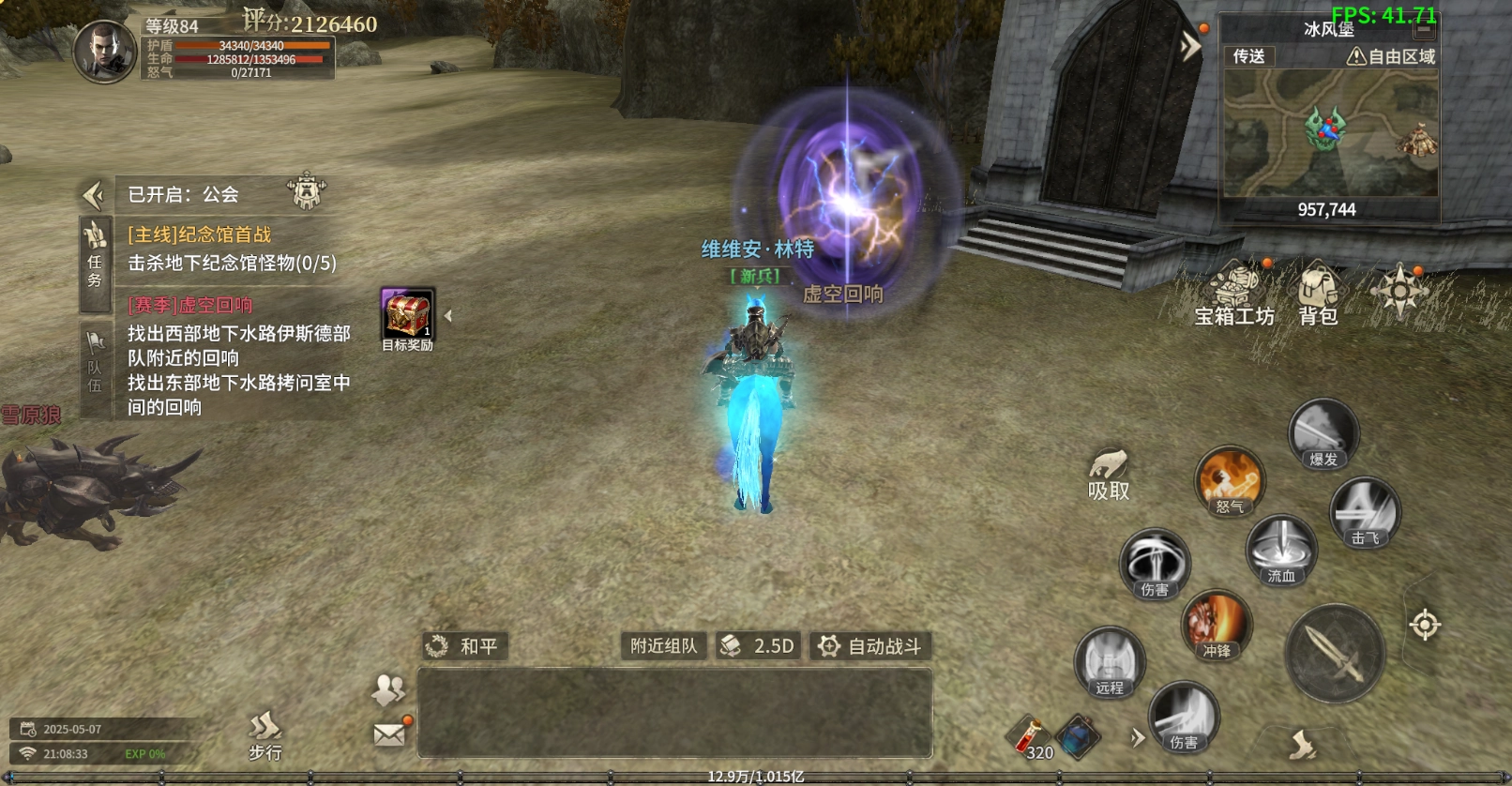Open the 宝箱工坊 treasure workshop
1512x786 pixels.
pos(1233,295)
